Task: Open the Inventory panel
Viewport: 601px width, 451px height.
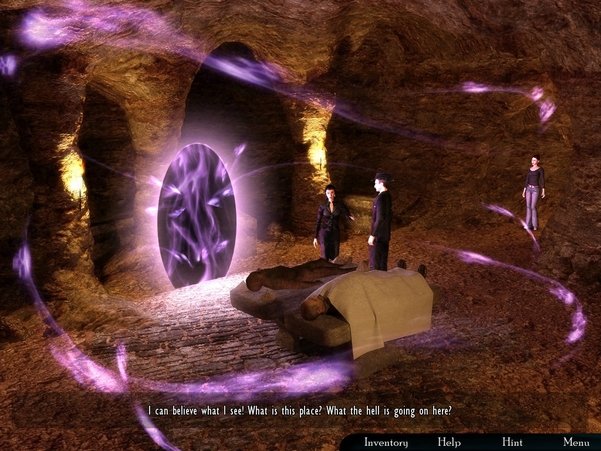Action: click(x=385, y=442)
